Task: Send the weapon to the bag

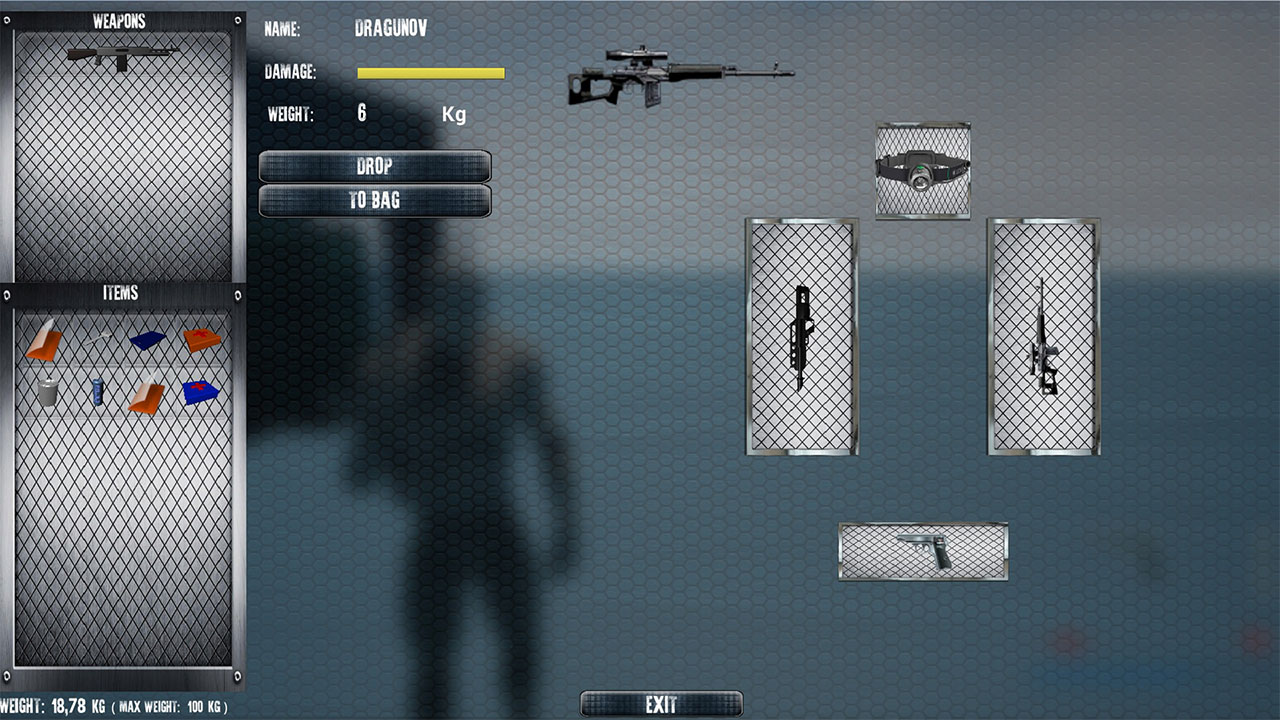Action: (374, 200)
